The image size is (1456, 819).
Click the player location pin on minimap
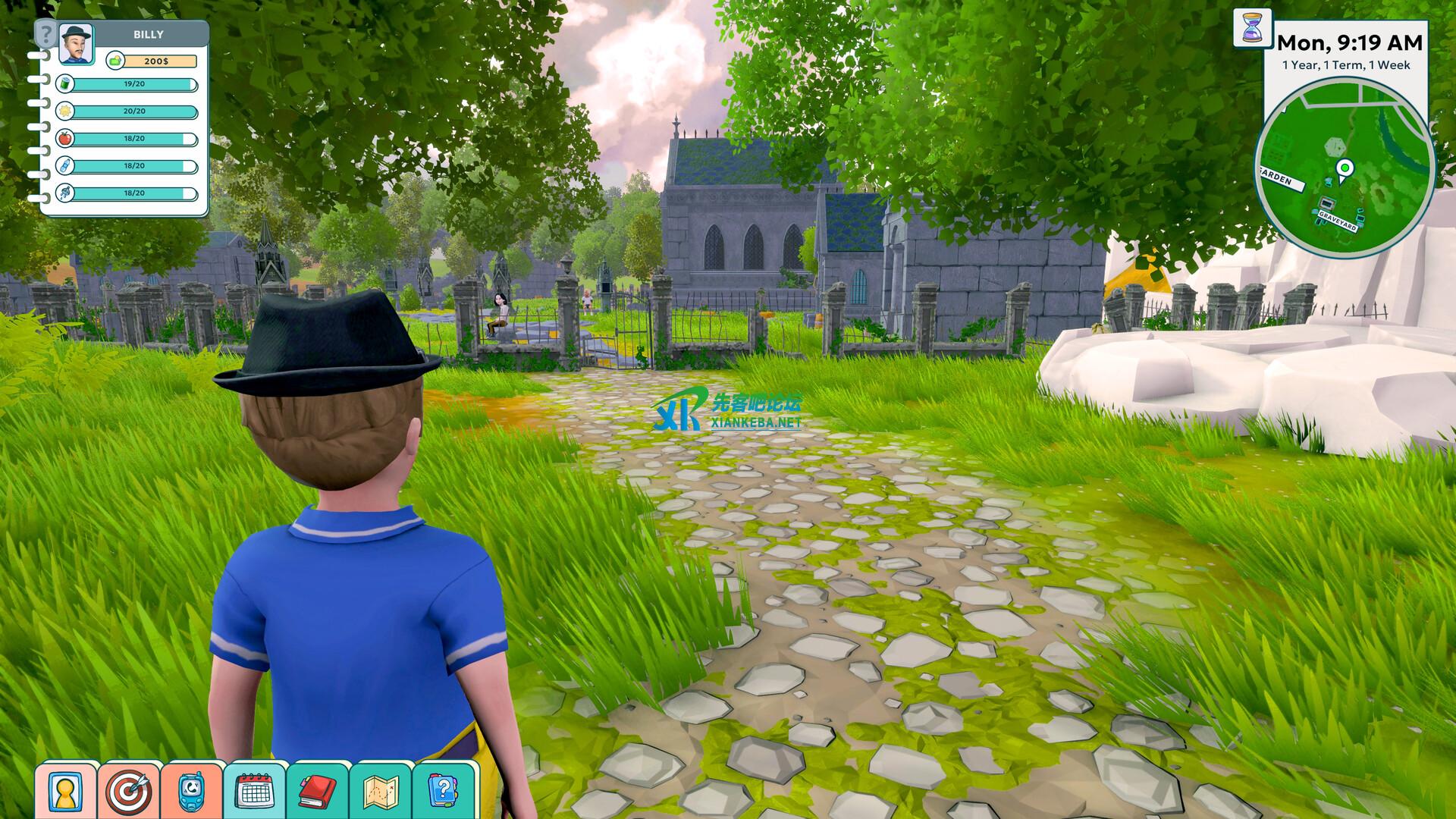[1345, 169]
